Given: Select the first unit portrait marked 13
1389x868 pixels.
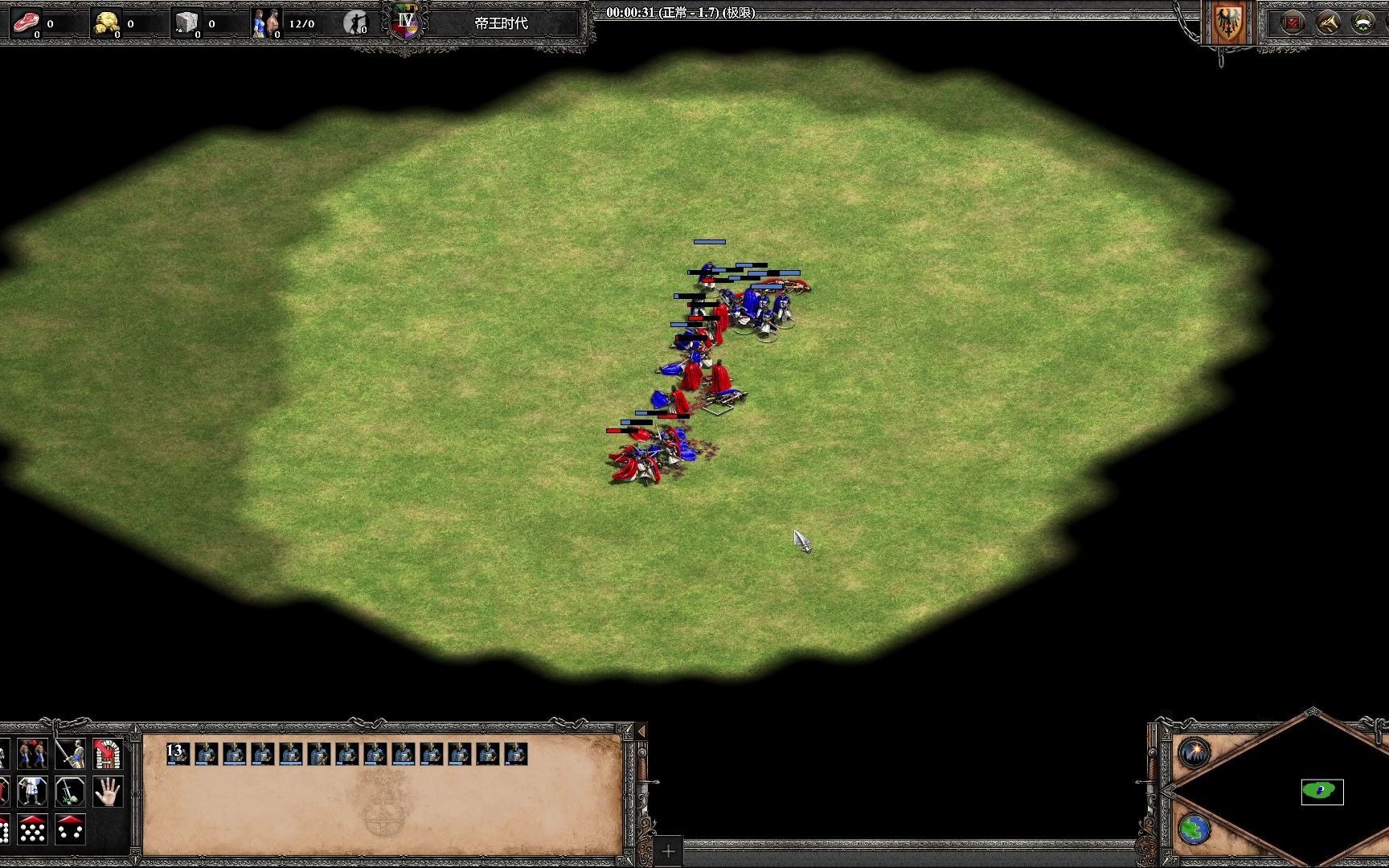Looking at the screenshot, I should tap(178, 754).
